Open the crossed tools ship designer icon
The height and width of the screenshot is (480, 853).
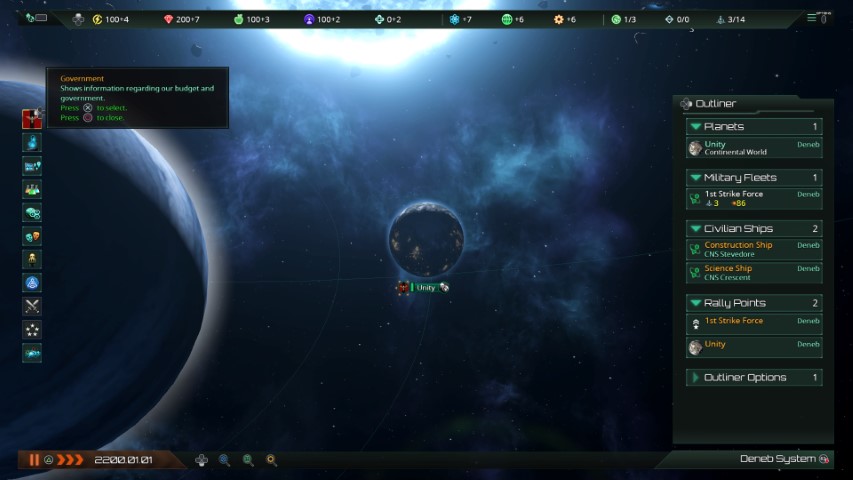(x=32, y=306)
